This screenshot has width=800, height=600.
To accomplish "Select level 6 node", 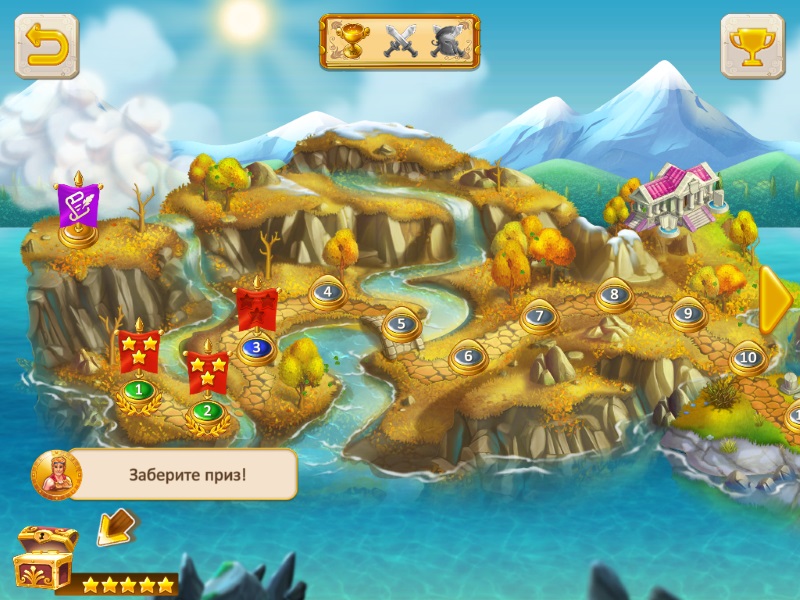I will pos(467,355).
